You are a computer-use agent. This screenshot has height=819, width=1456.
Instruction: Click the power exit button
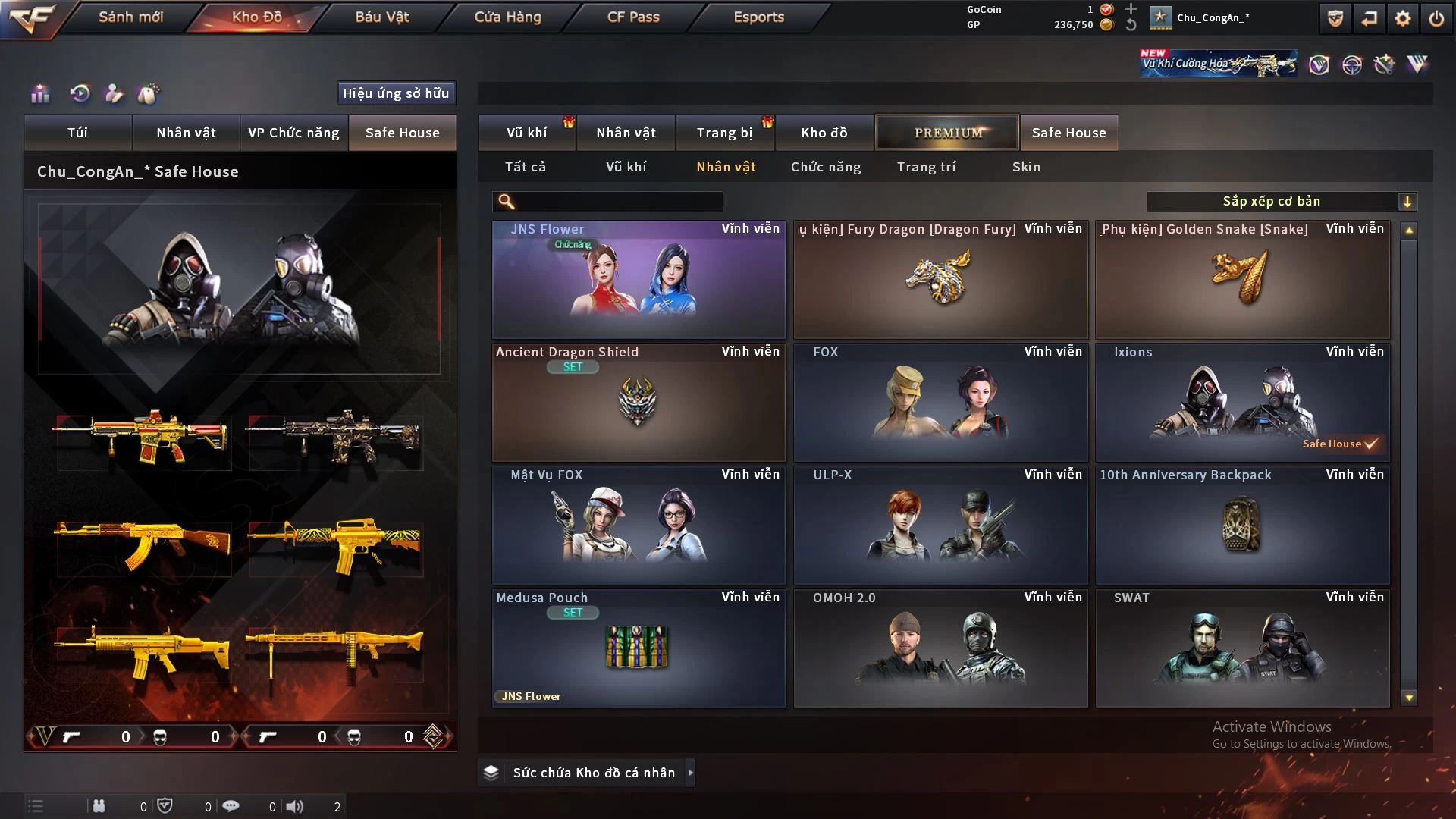click(1436, 18)
